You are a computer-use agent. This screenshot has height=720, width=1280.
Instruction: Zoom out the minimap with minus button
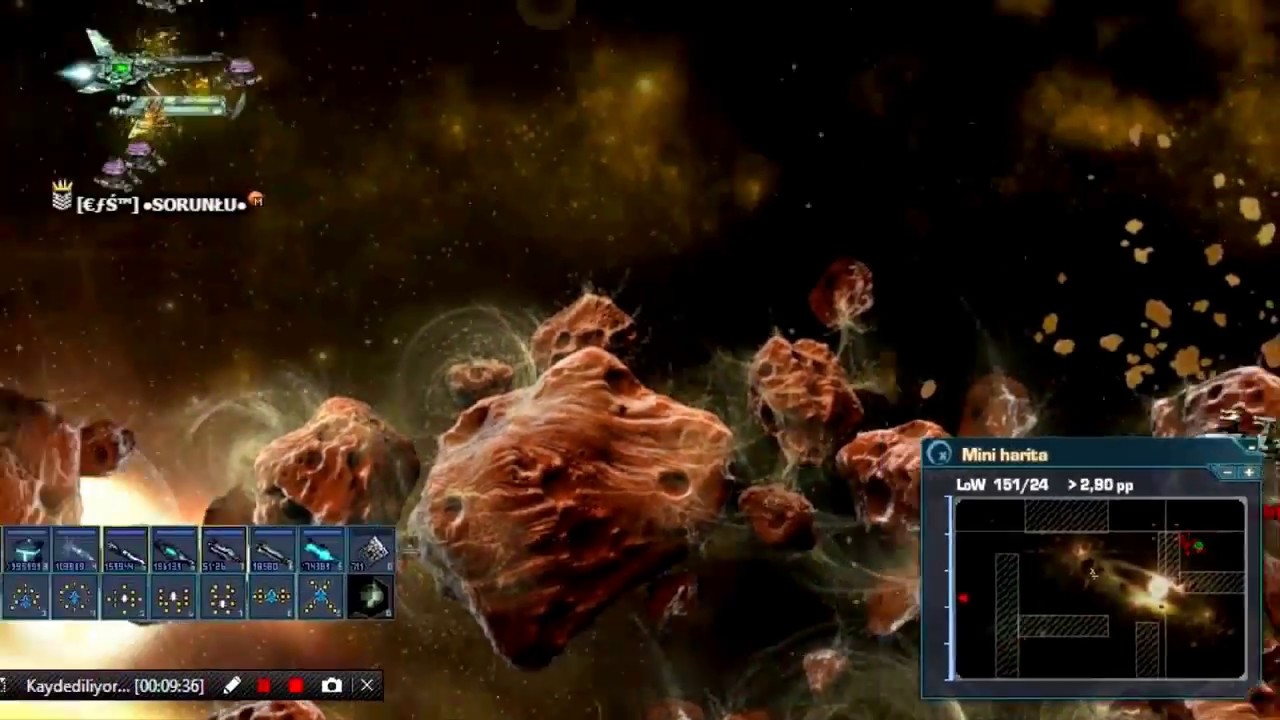tap(1229, 472)
